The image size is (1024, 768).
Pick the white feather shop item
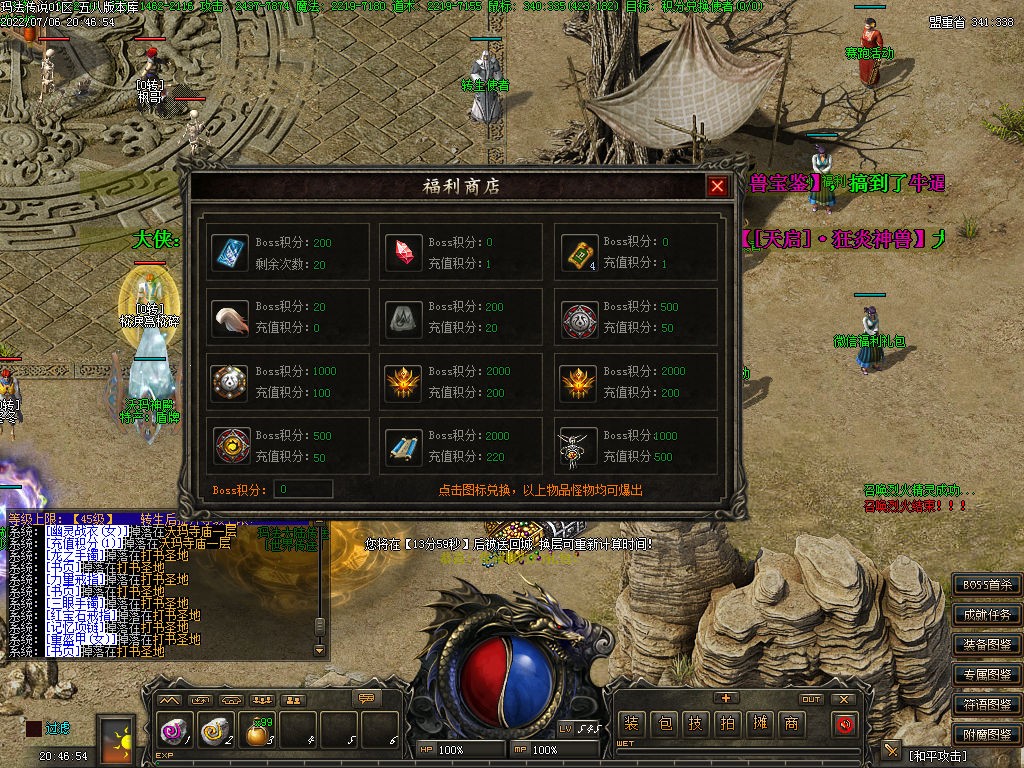[x=231, y=318]
